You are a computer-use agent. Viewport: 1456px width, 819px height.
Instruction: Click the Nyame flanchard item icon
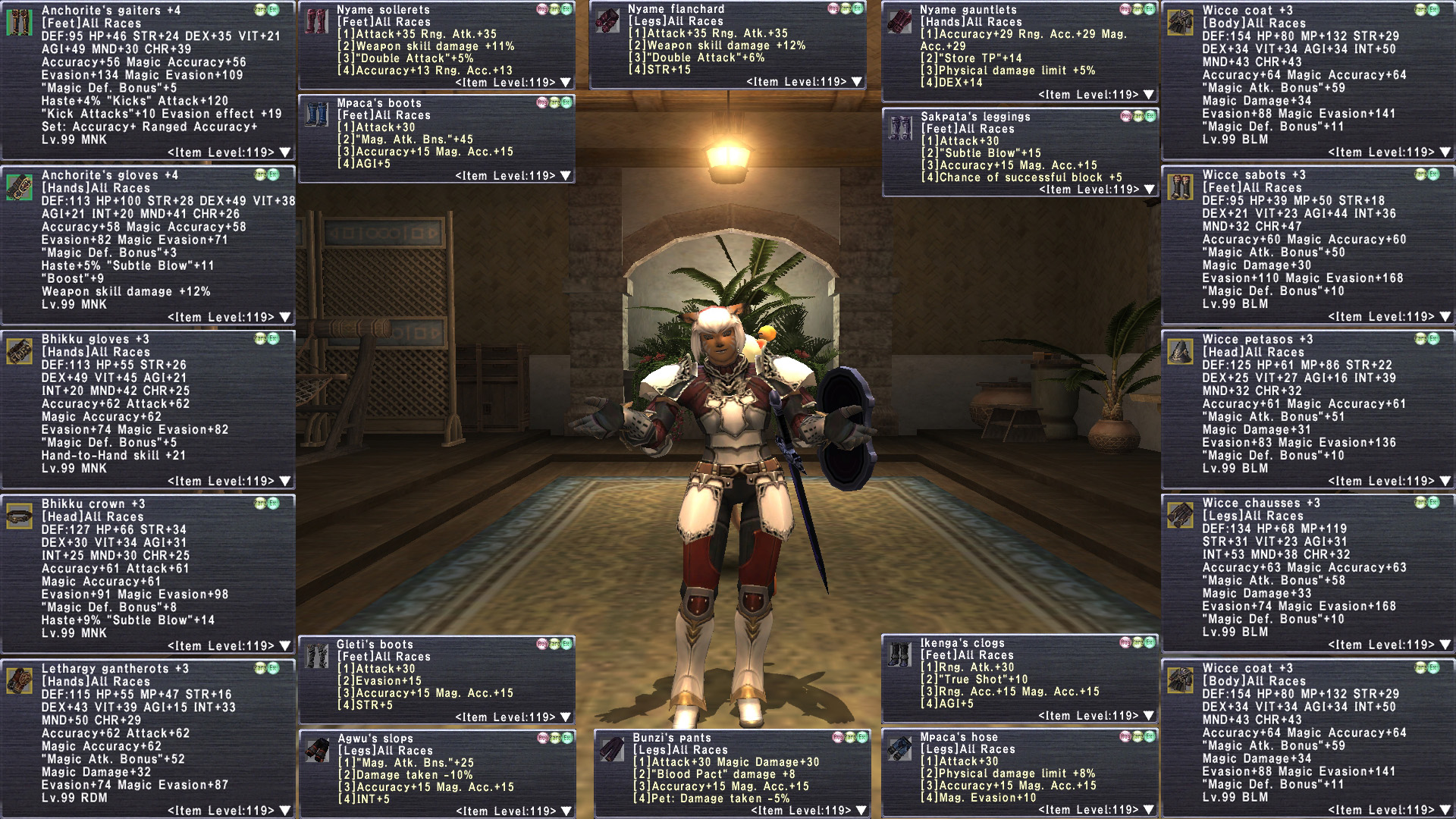[607, 20]
